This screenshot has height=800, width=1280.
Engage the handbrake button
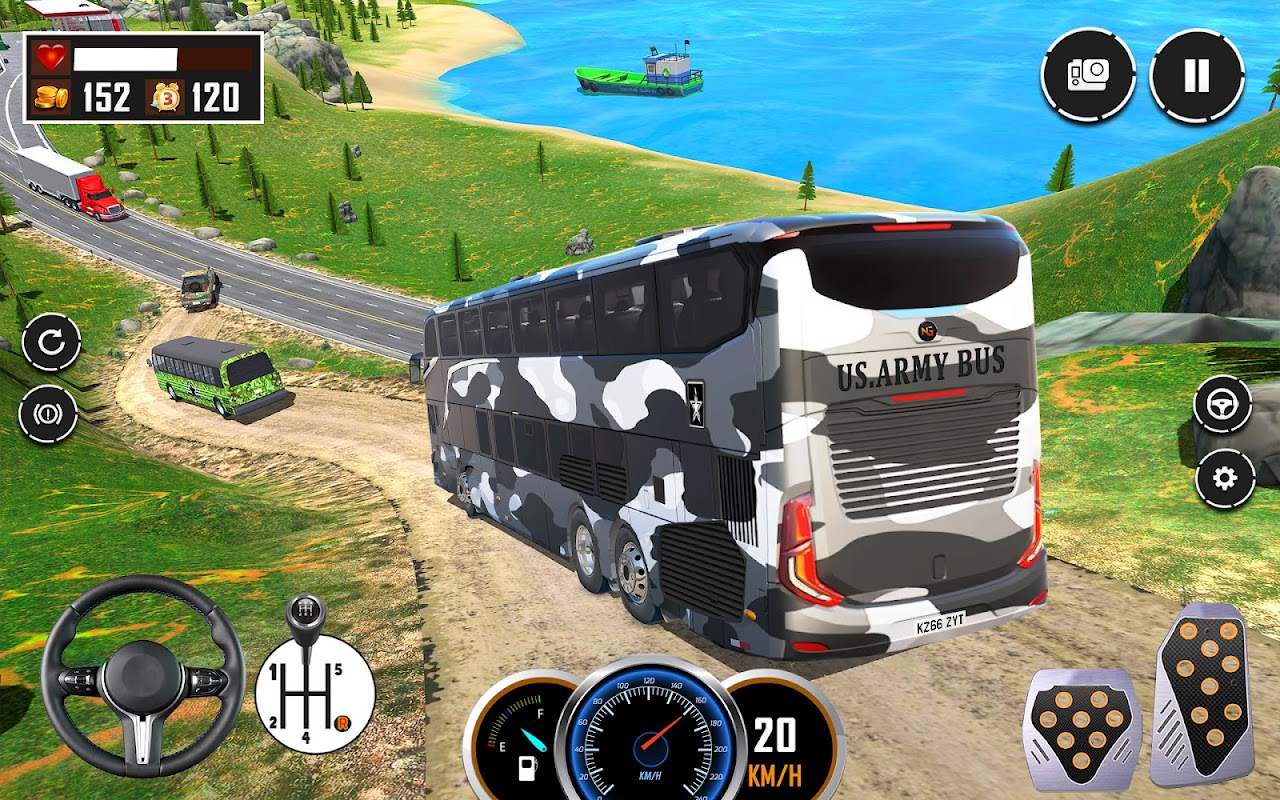point(48,414)
